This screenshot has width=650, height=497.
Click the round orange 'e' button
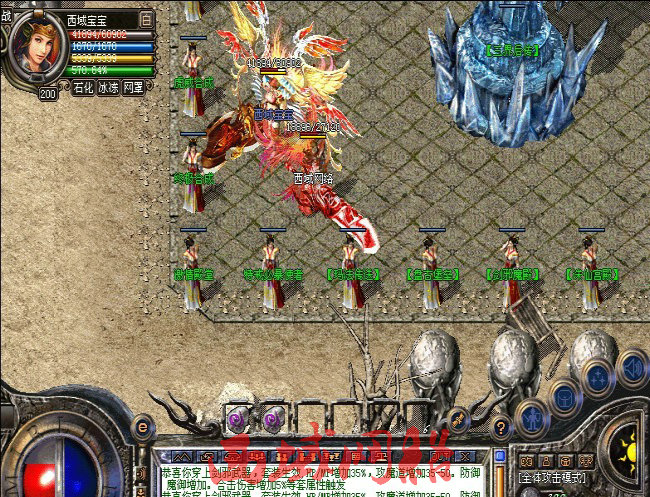coord(141,427)
